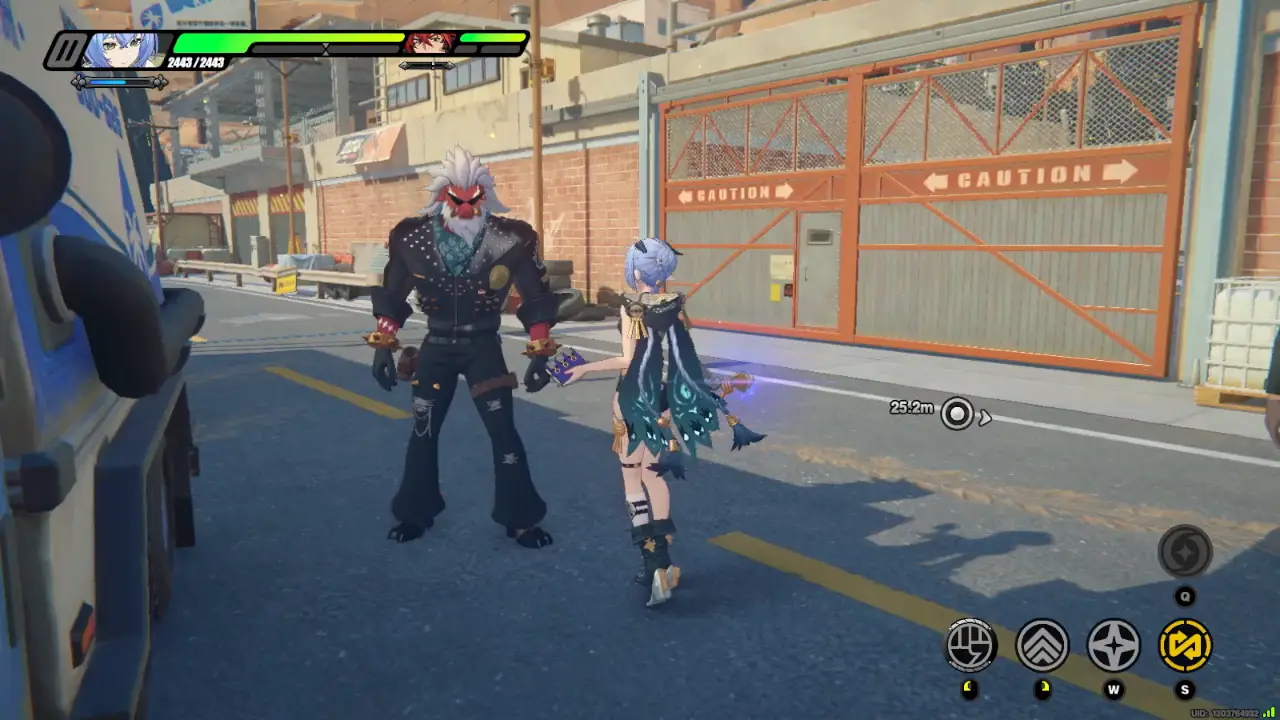Trigger the triple-chevron dash skill

[x=1042, y=645]
